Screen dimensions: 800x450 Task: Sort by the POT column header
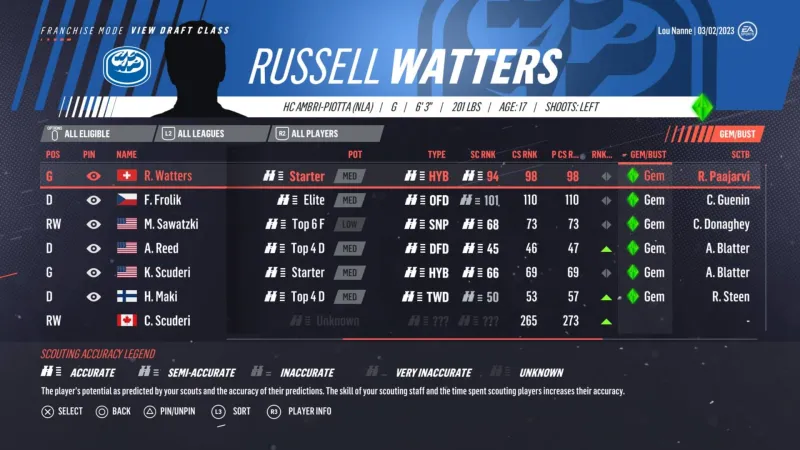pyautogui.click(x=355, y=155)
